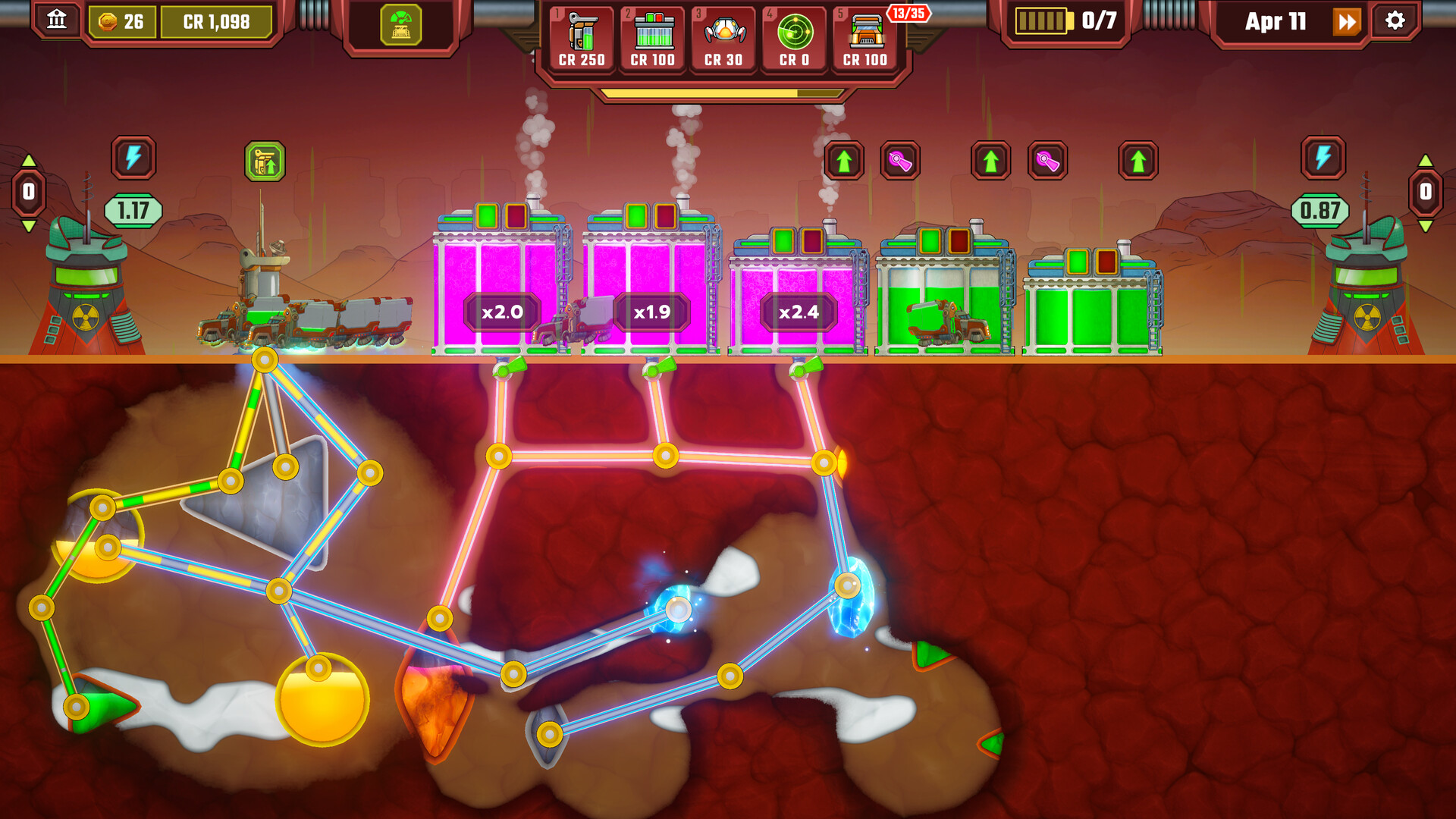Select the CR 100 gas silo item
Viewport: 1456px width, 819px height.
pos(652,39)
